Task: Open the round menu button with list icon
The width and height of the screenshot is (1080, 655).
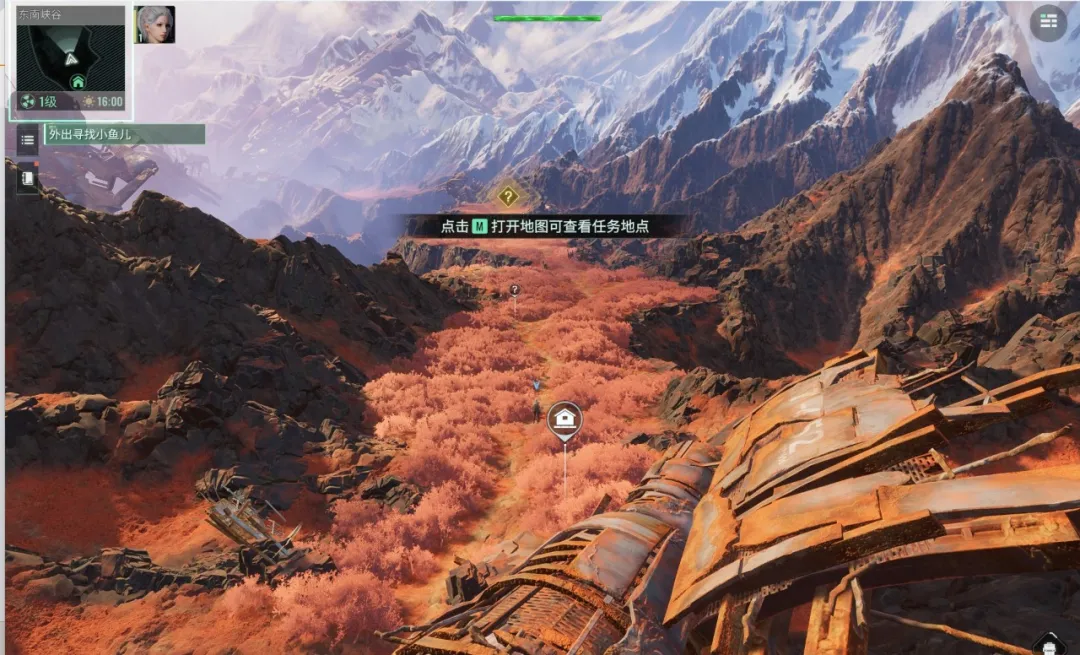Action: [1048, 22]
